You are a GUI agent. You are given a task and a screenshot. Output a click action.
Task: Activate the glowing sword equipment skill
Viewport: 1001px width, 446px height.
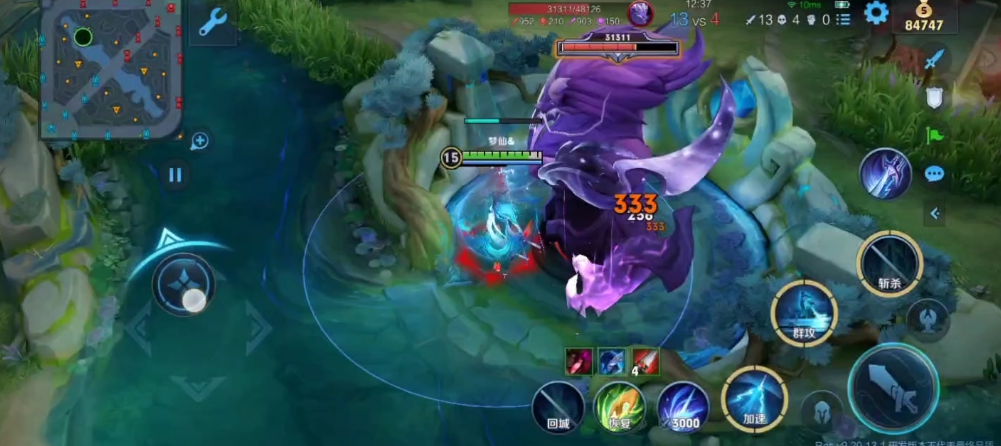tap(885, 173)
